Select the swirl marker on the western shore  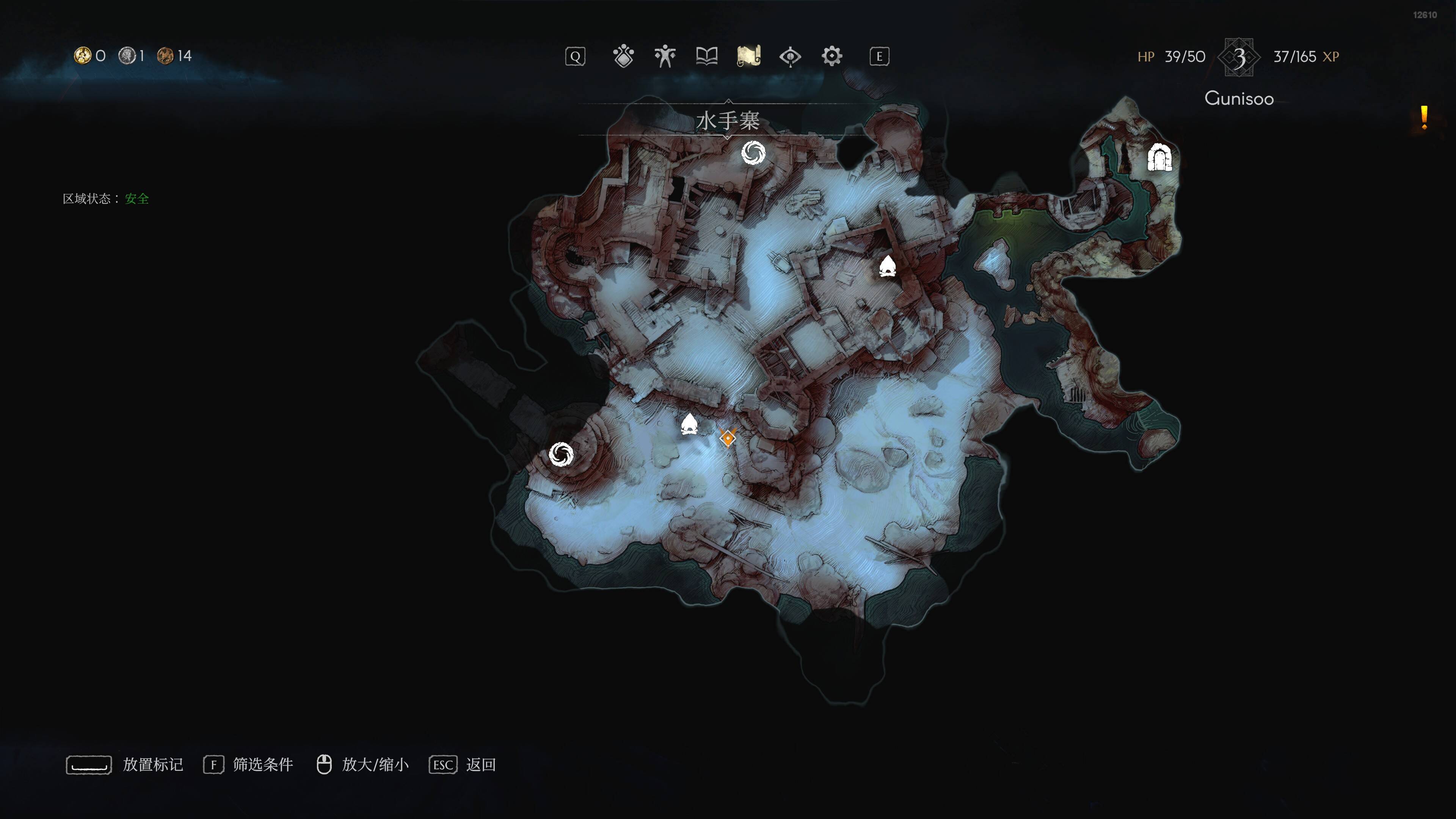tap(561, 454)
